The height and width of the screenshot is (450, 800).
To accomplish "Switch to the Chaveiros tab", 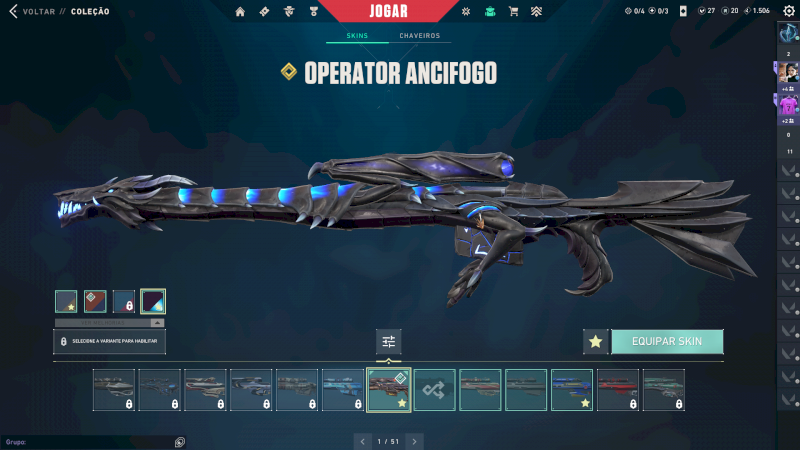I will 419,36.
